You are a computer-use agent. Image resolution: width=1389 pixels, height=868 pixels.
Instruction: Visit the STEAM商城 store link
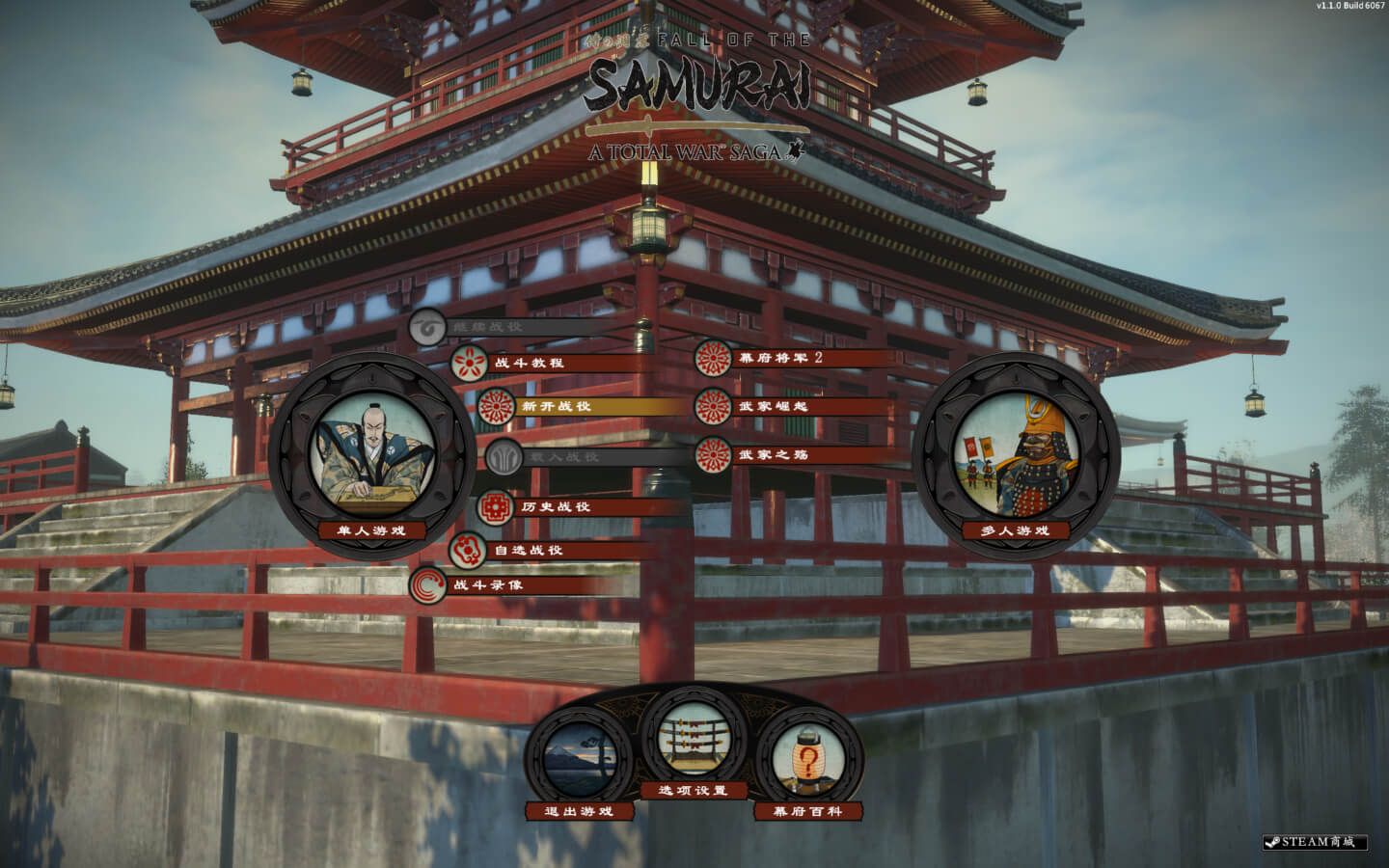coord(1316,842)
